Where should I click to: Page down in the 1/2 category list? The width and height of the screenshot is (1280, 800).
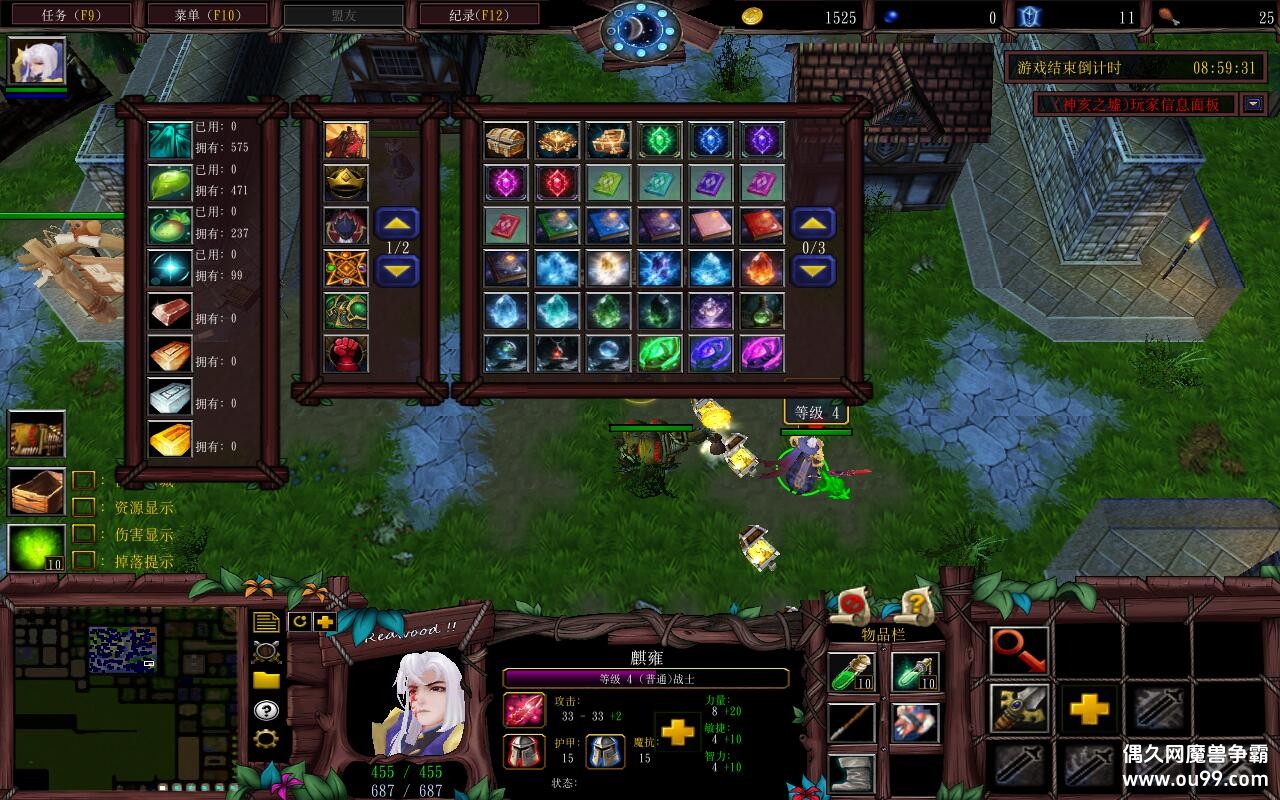tap(397, 270)
